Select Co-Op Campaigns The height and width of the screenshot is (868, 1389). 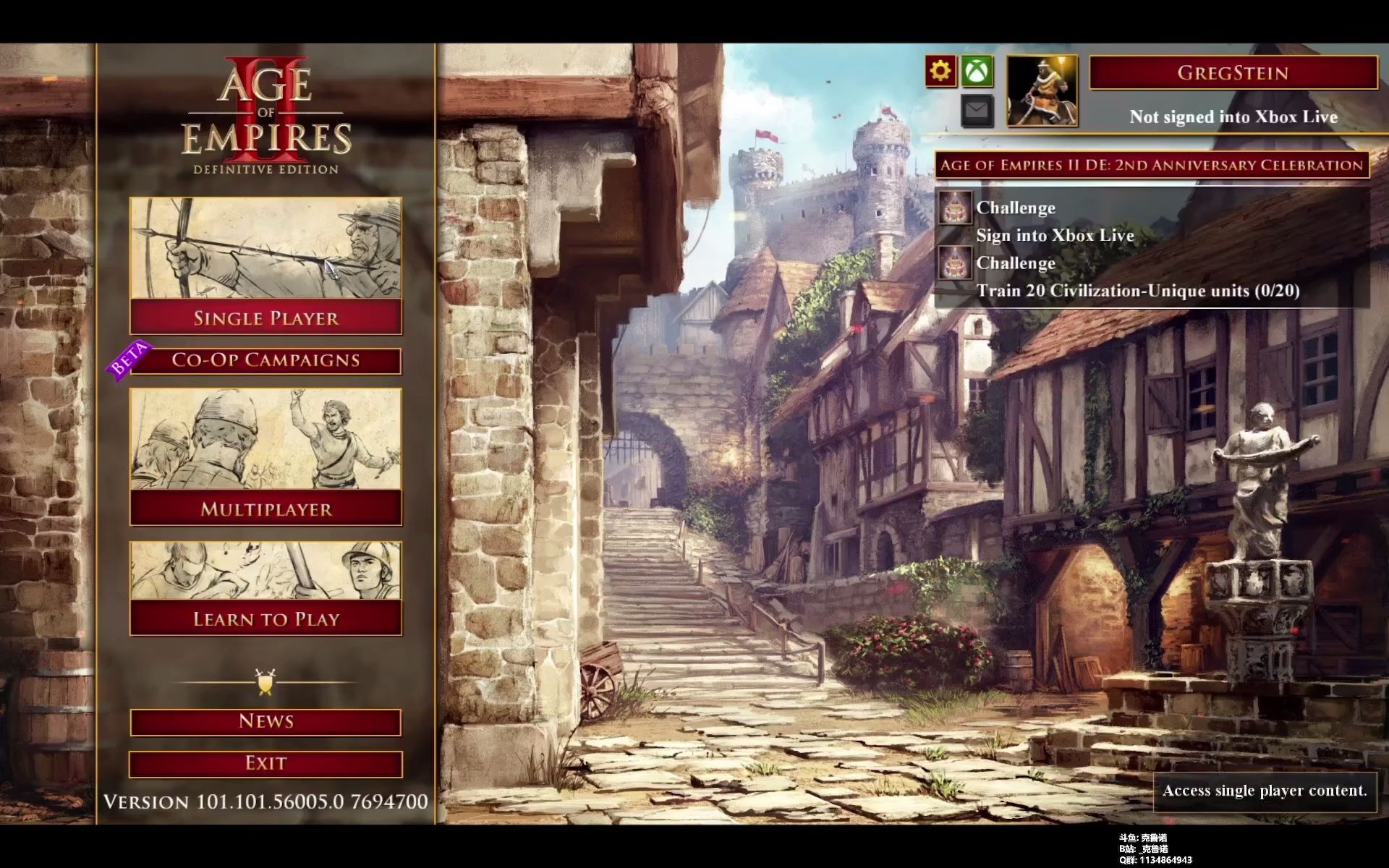[x=266, y=360]
